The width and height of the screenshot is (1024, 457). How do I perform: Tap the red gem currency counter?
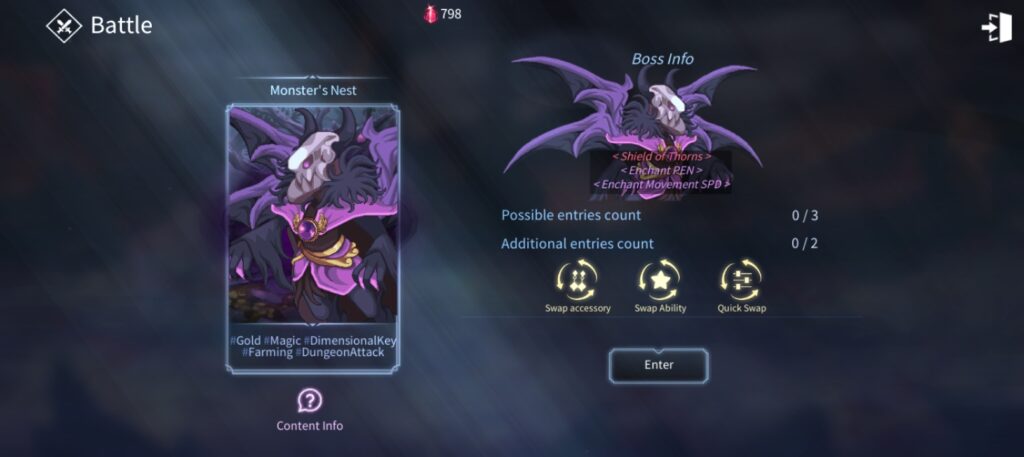442,14
